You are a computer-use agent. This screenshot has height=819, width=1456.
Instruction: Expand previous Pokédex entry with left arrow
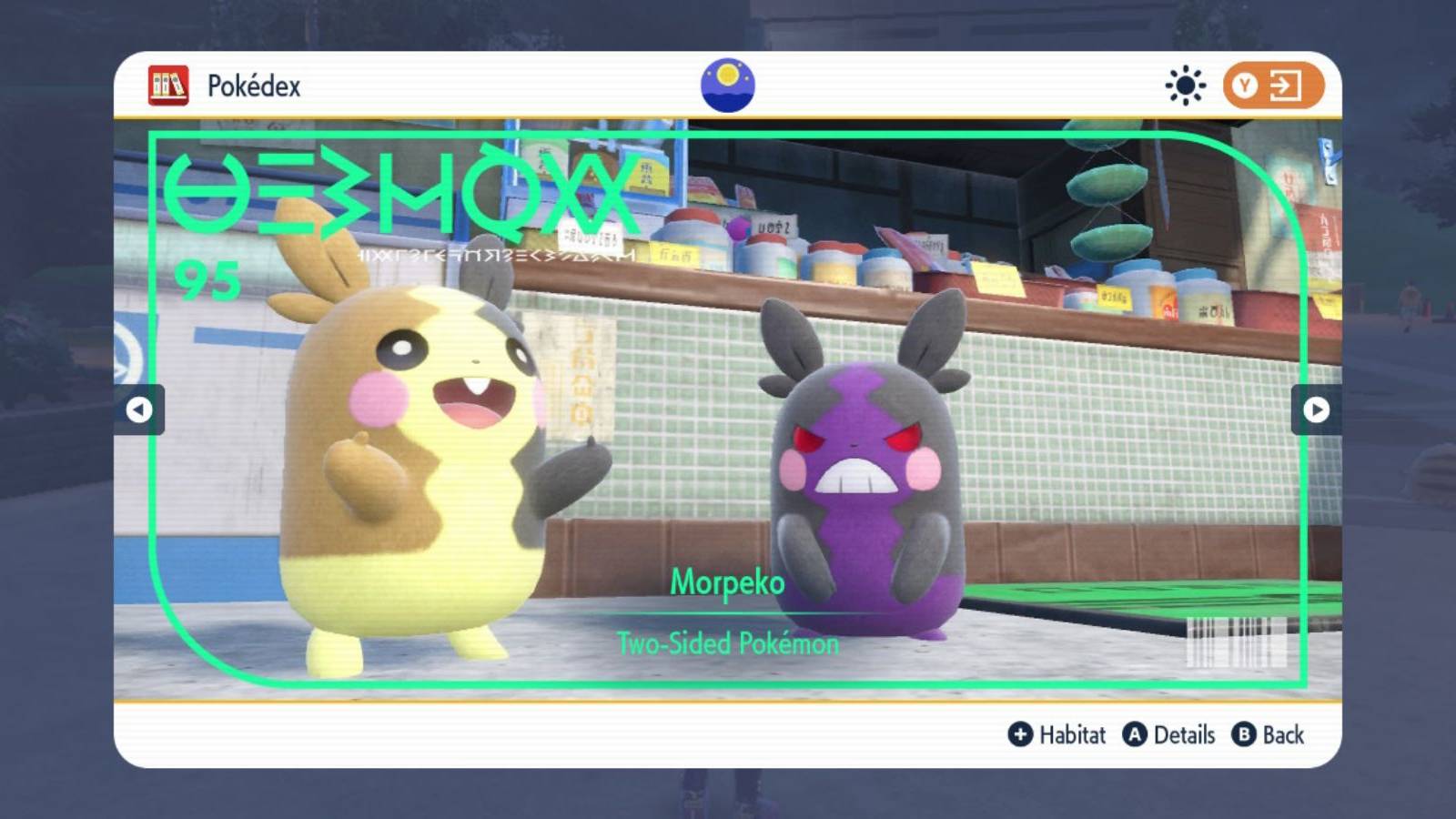139,411
